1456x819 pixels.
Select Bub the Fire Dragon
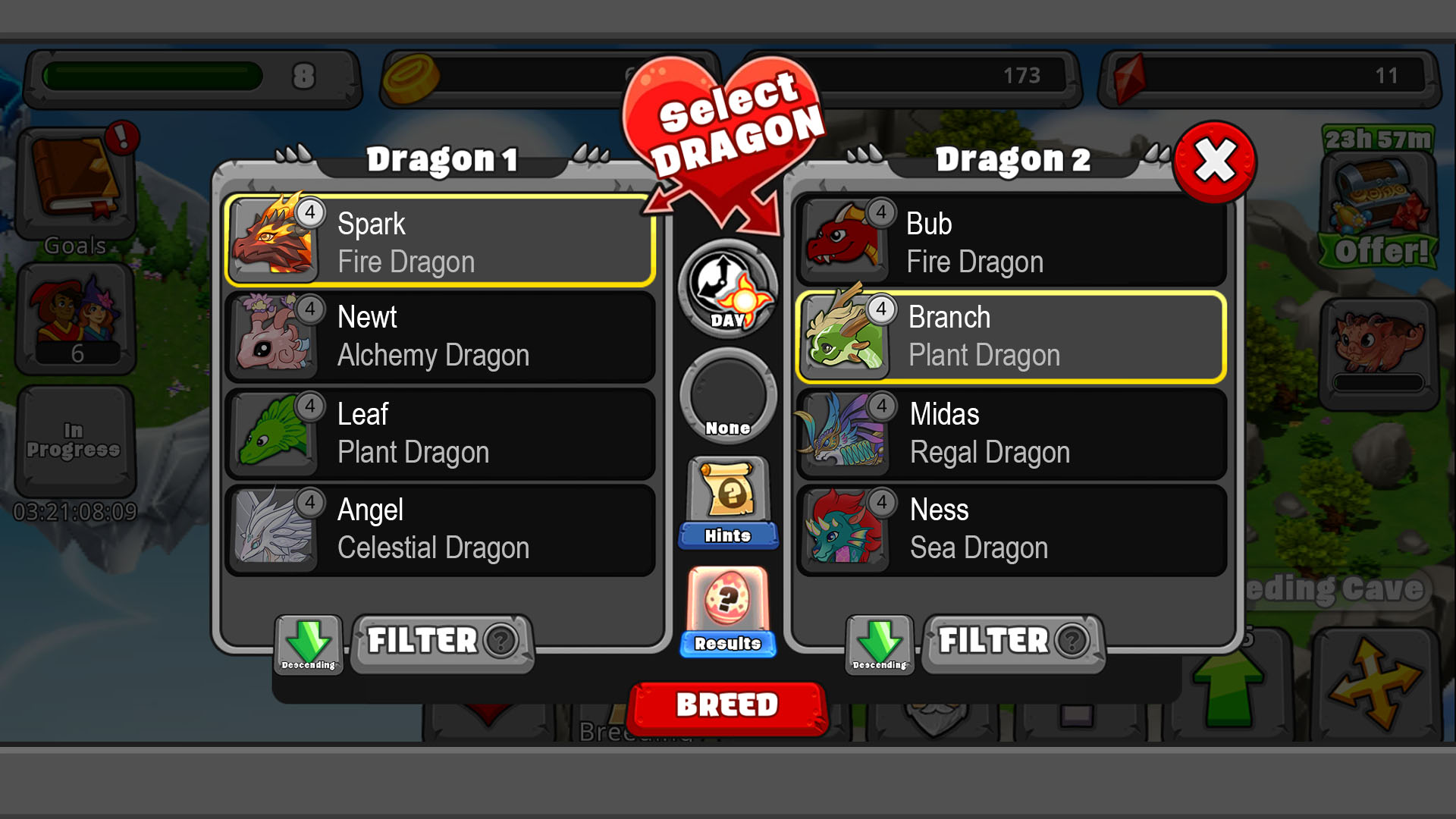1012,241
